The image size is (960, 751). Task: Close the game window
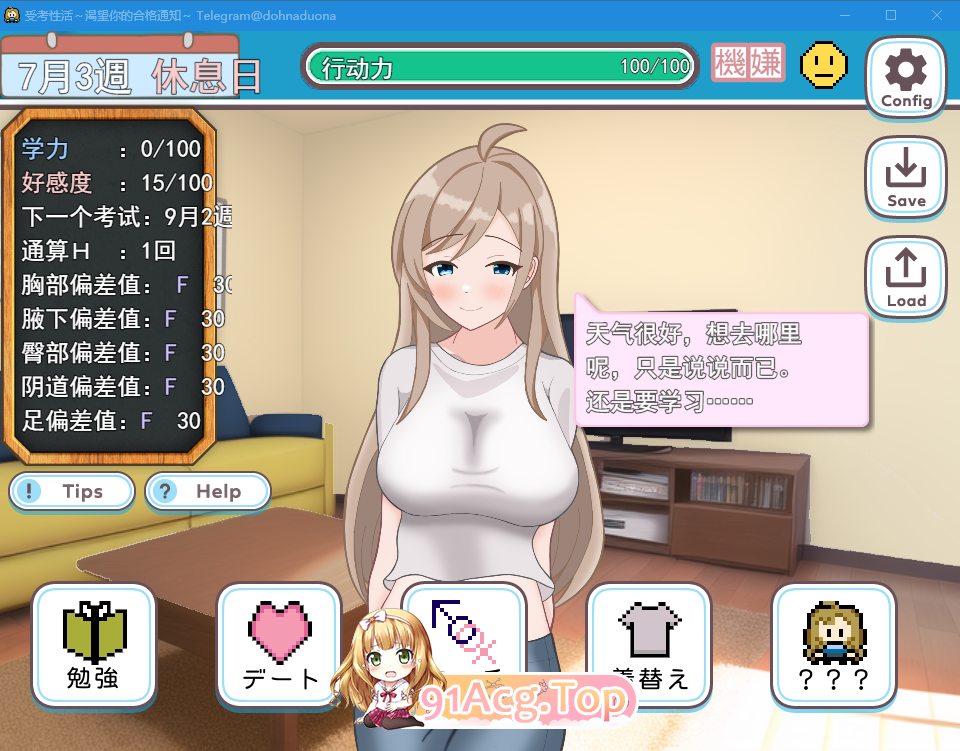point(936,15)
